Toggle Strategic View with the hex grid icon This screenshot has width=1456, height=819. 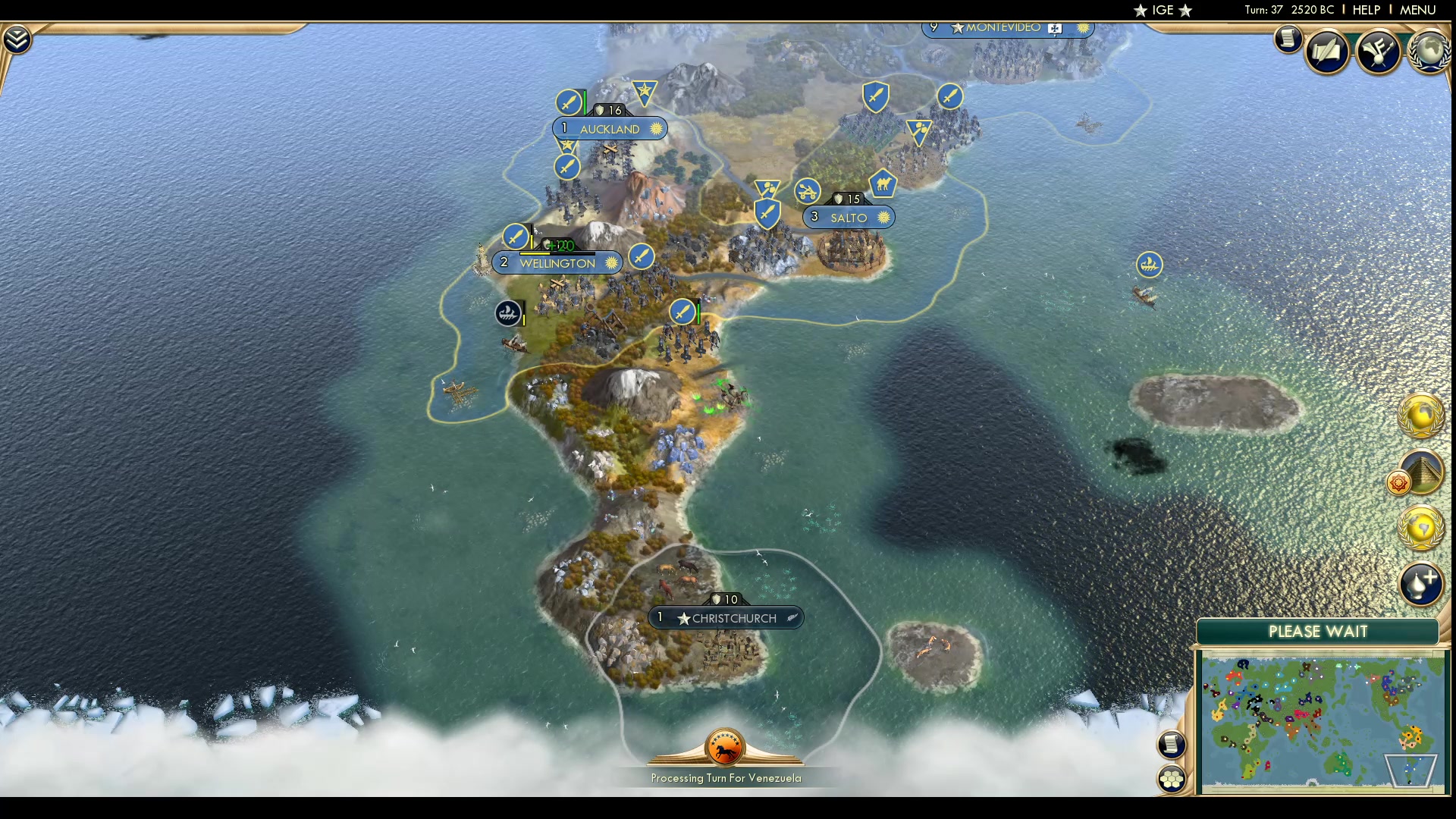tap(1172, 777)
